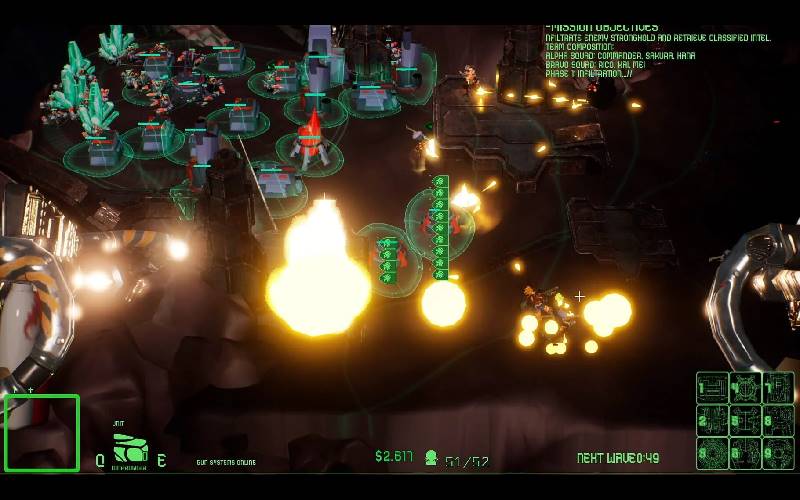Select build slot number 5
Screen dimensions: 800x500
tap(745, 420)
